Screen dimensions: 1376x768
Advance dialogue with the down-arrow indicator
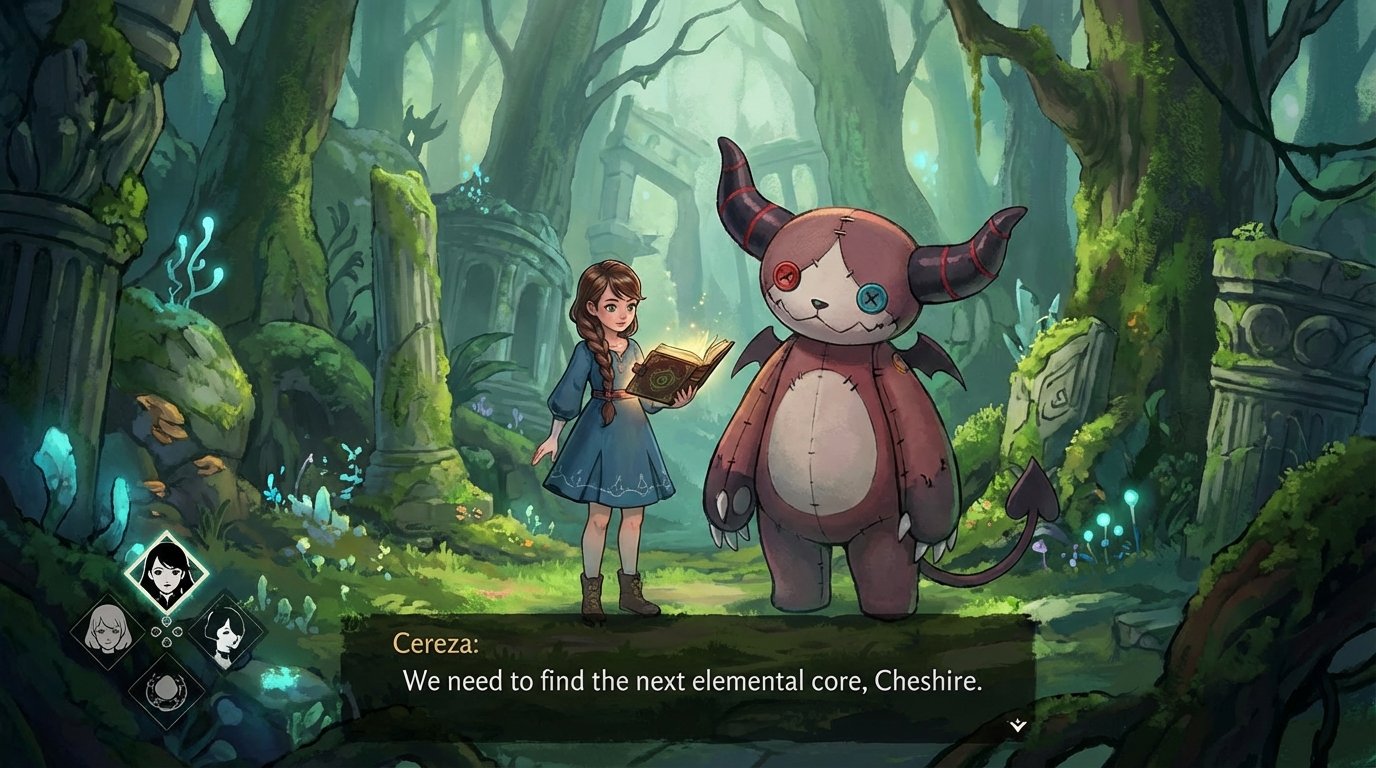(x=1017, y=725)
